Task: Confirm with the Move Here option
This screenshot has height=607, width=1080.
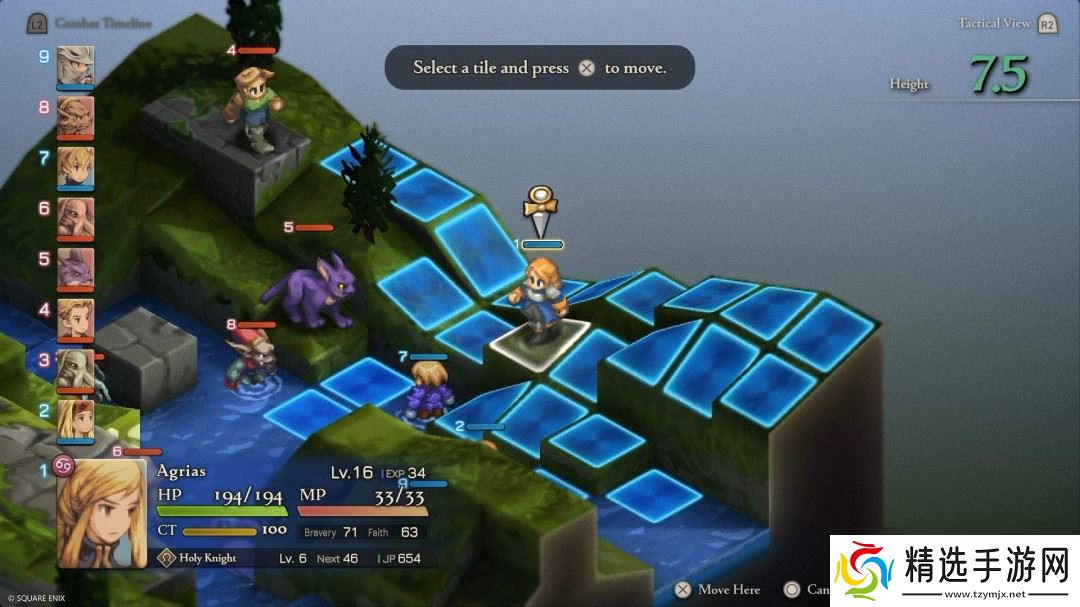Action: tap(729, 590)
